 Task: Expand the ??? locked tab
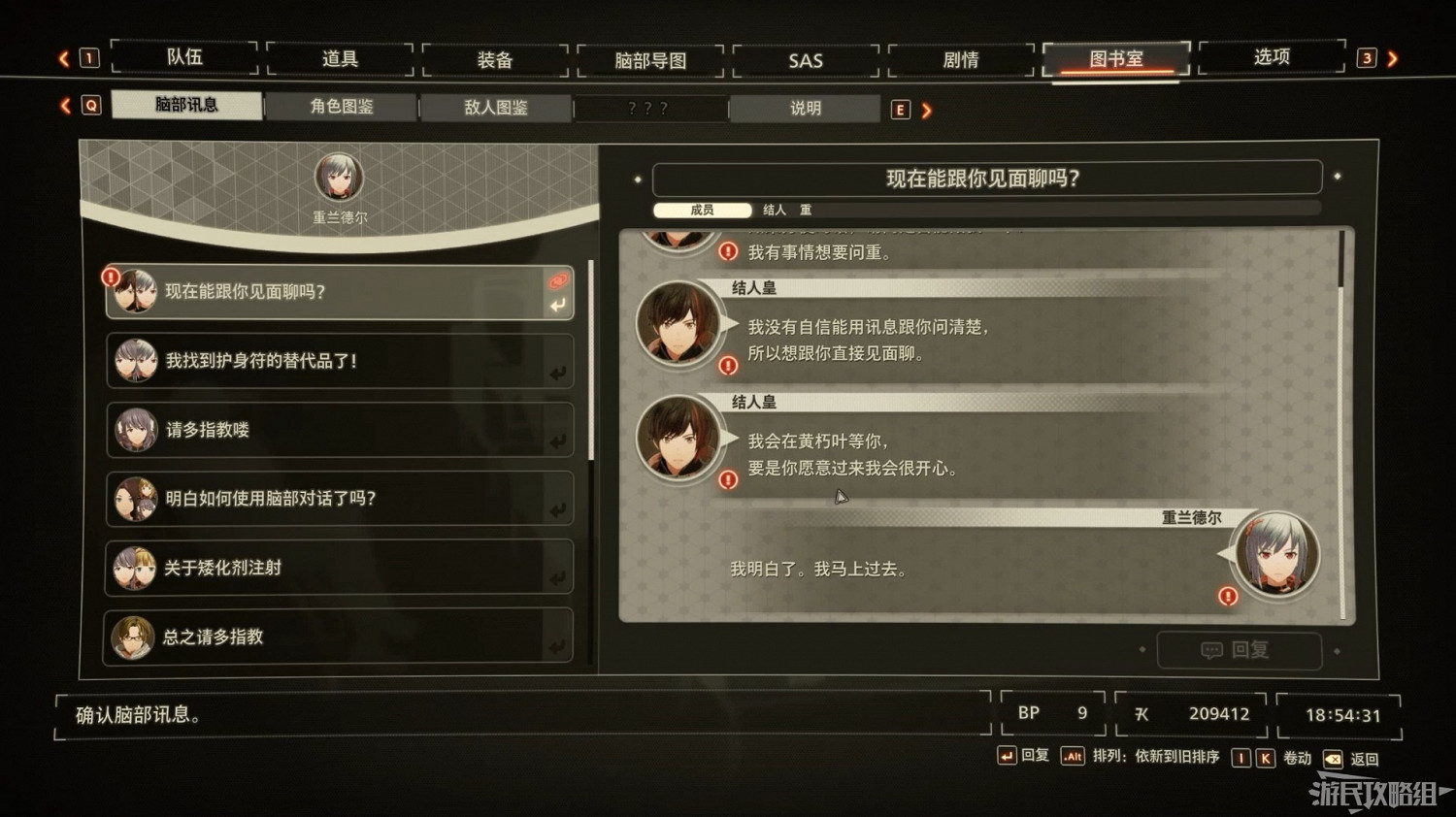tap(650, 109)
